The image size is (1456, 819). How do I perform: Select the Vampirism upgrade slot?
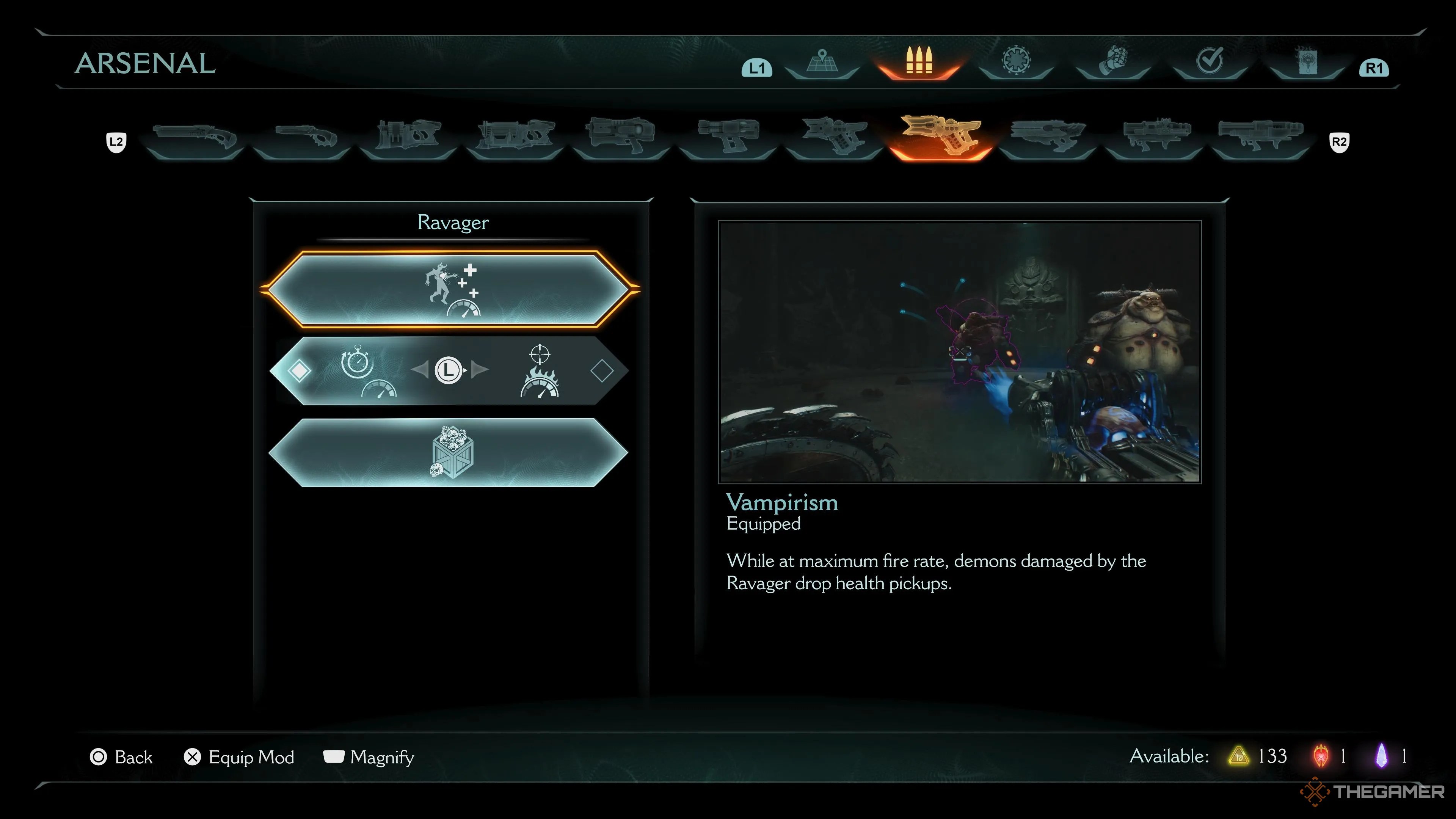pyautogui.click(x=449, y=289)
